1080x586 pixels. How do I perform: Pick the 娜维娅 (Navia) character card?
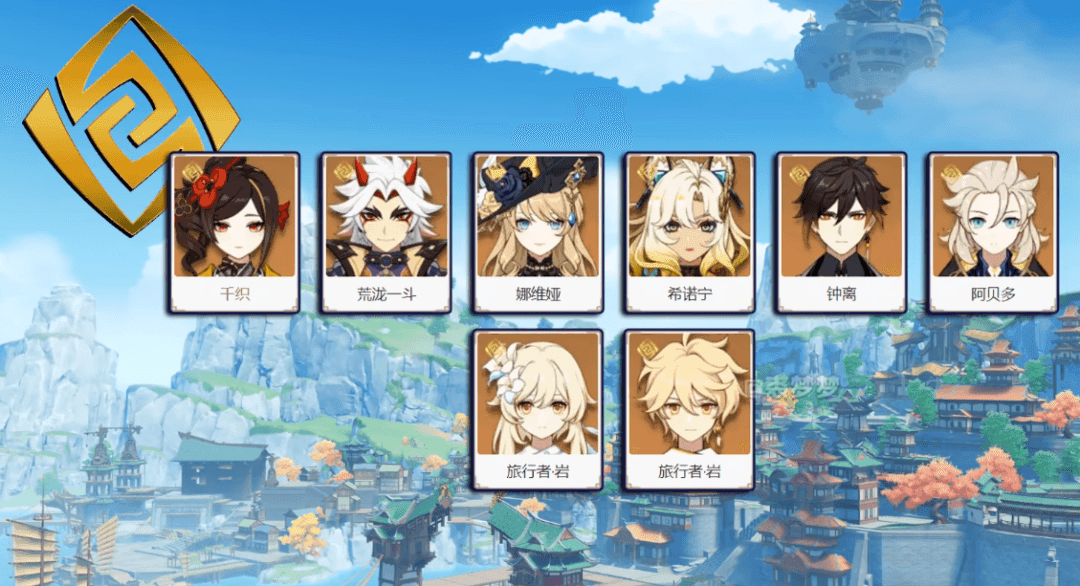coord(538,232)
